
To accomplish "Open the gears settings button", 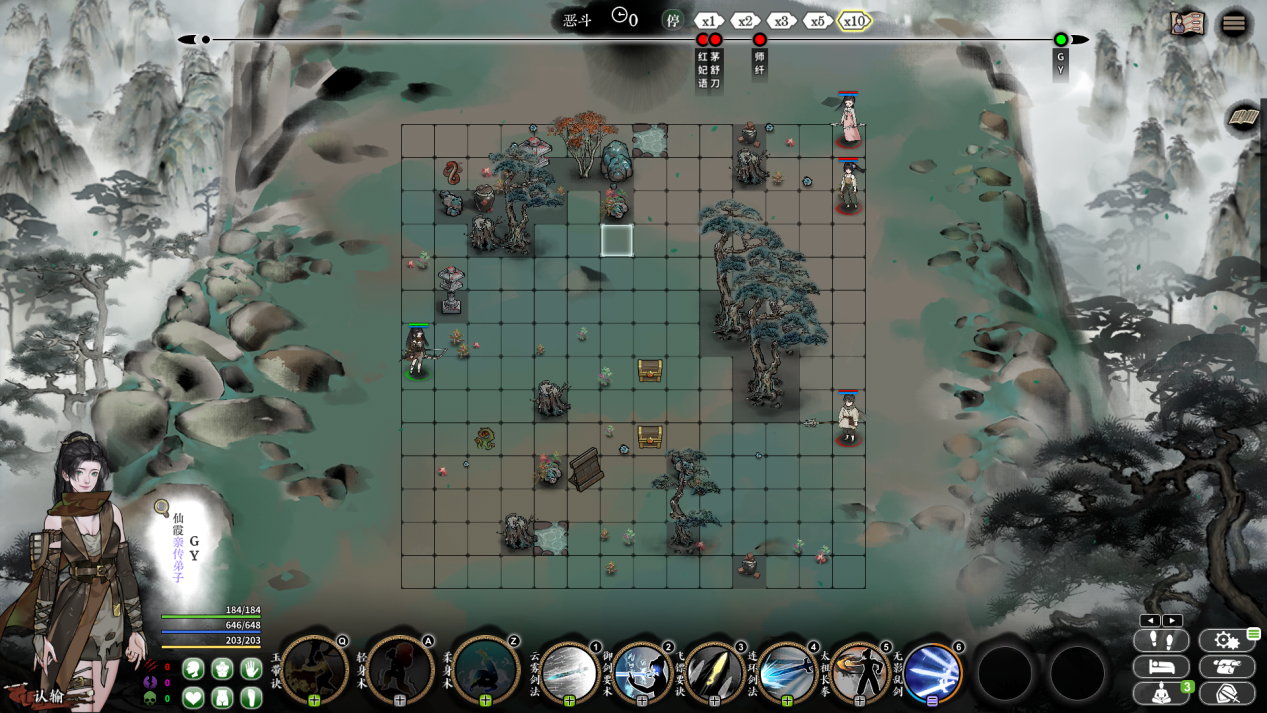I will [1226, 640].
